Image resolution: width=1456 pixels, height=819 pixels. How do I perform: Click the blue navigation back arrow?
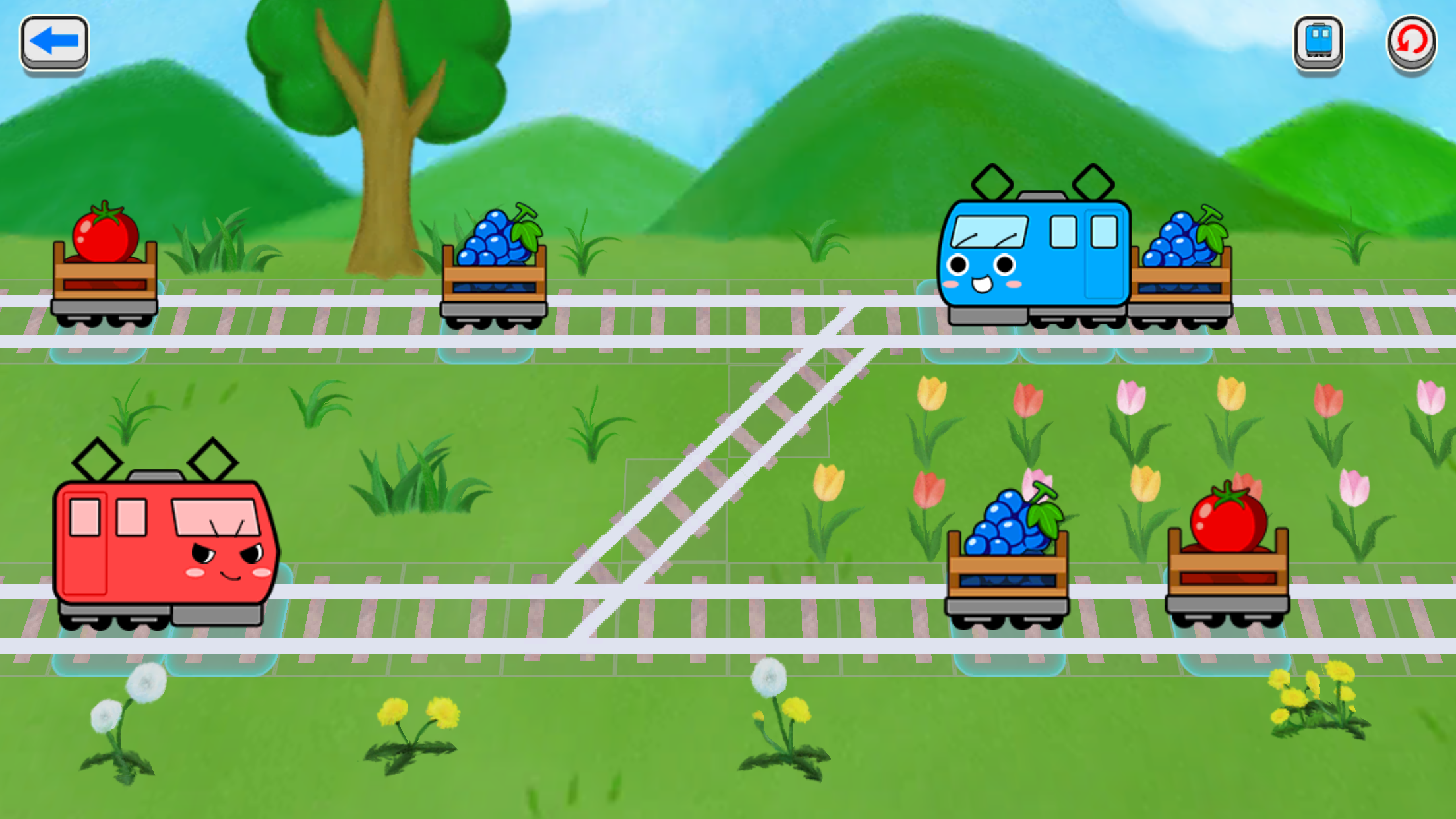(55, 42)
